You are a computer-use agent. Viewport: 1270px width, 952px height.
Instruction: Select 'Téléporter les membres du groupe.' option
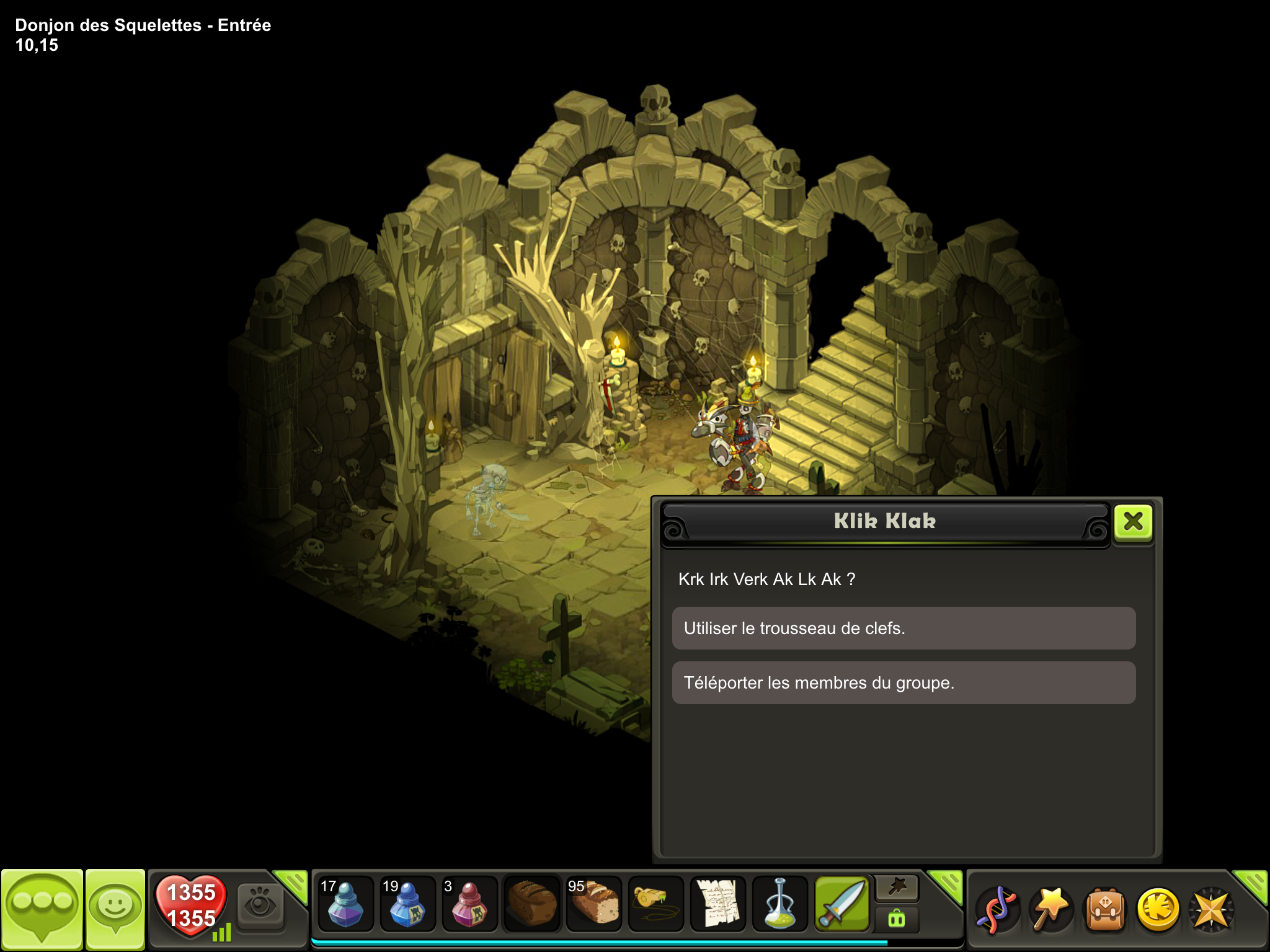pyautogui.click(x=904, y=683)
